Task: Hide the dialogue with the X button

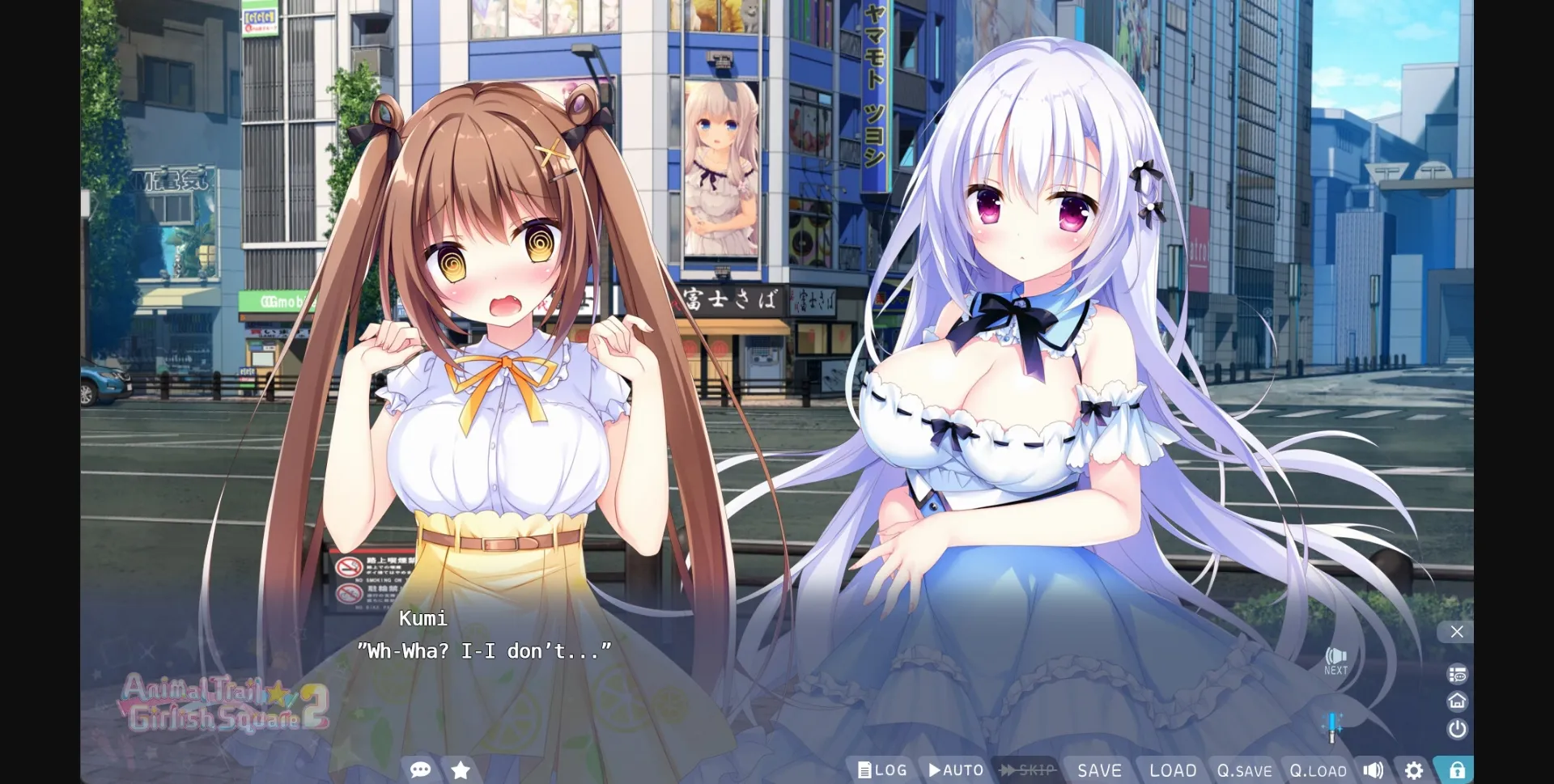Action: pos(1457,632)
